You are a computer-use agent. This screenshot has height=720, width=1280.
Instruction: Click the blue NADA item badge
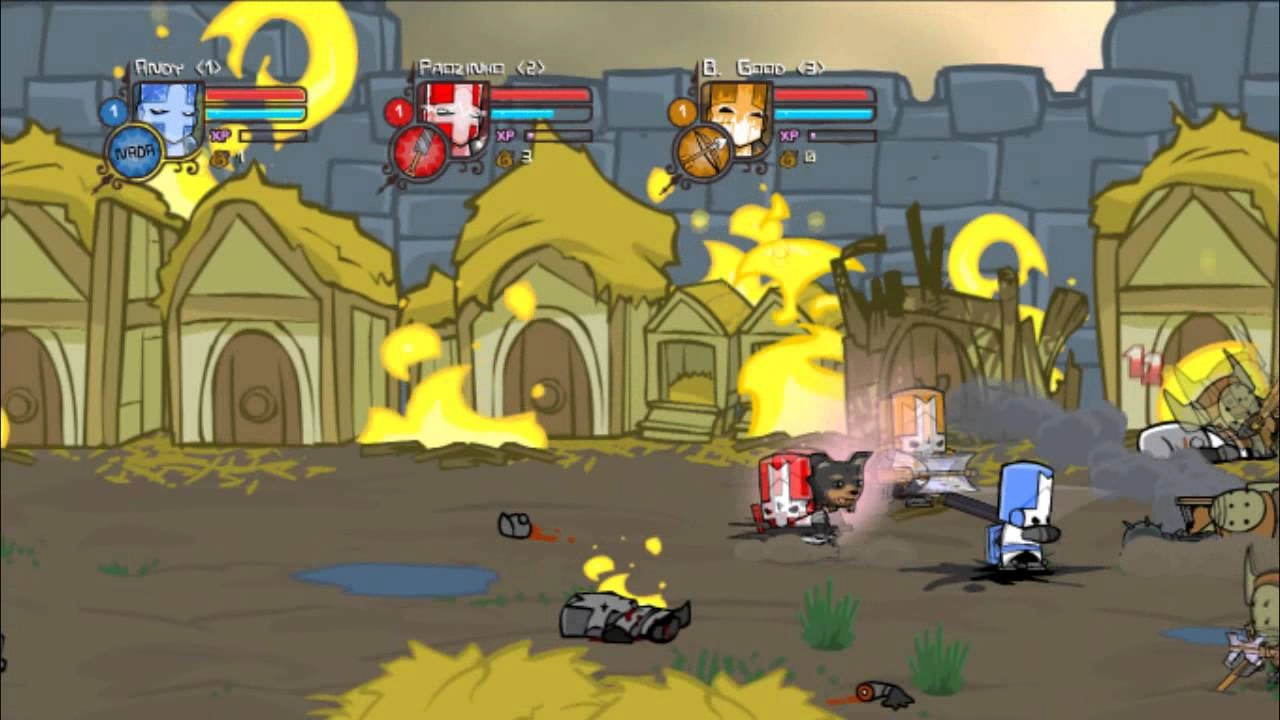133,154
